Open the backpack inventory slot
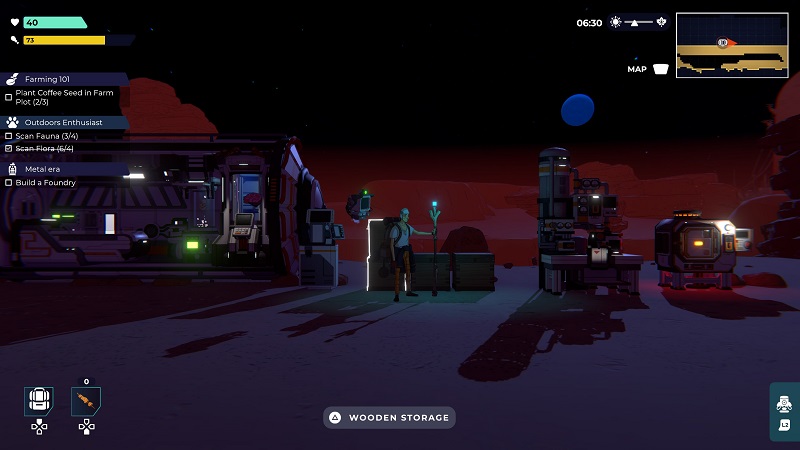The height and width of the screenshot is (450, 800). [39, 401]
